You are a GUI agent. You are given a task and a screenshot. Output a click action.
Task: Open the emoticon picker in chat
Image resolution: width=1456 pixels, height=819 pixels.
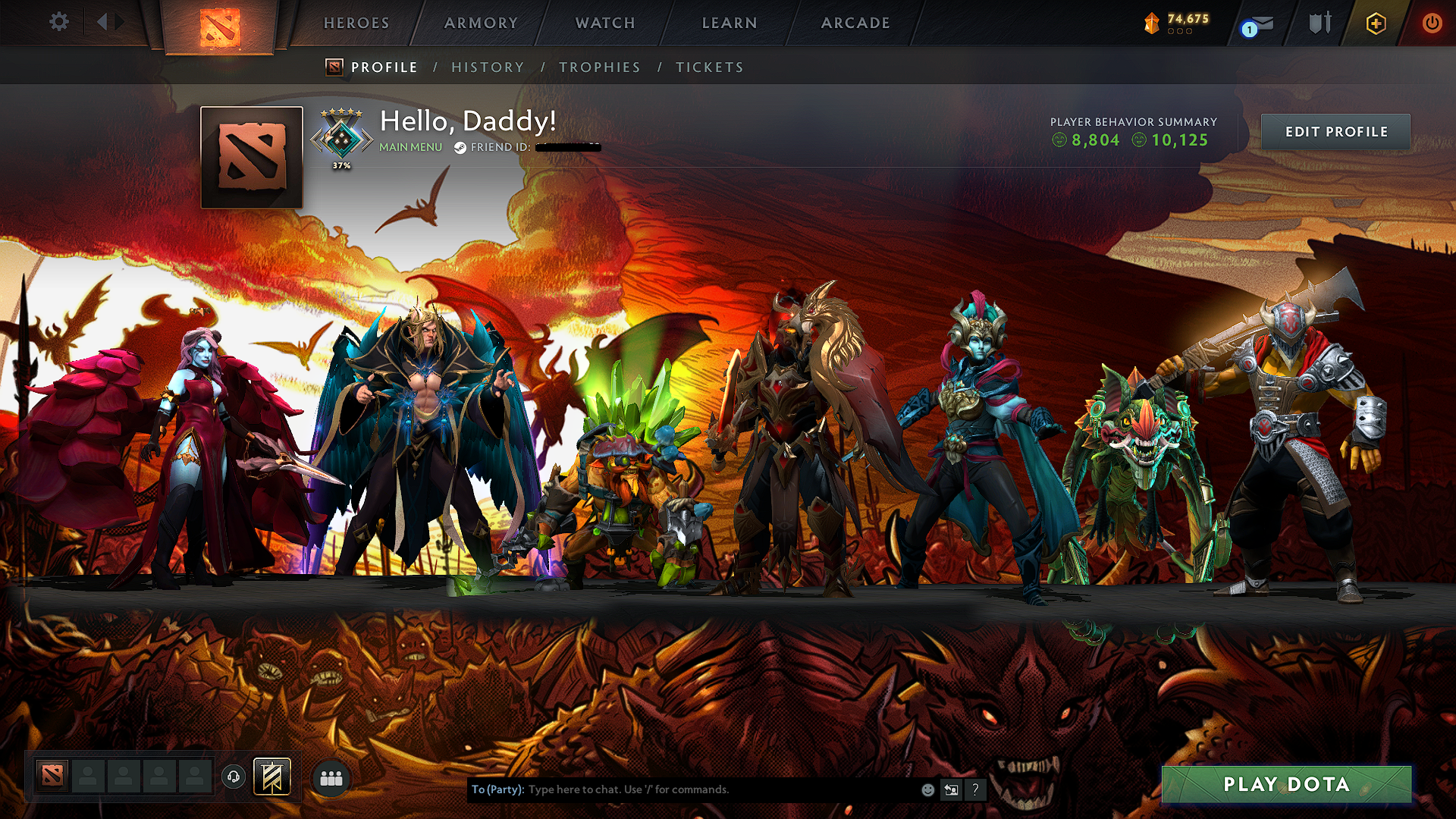pyautogui.click(x=927, y=789)
